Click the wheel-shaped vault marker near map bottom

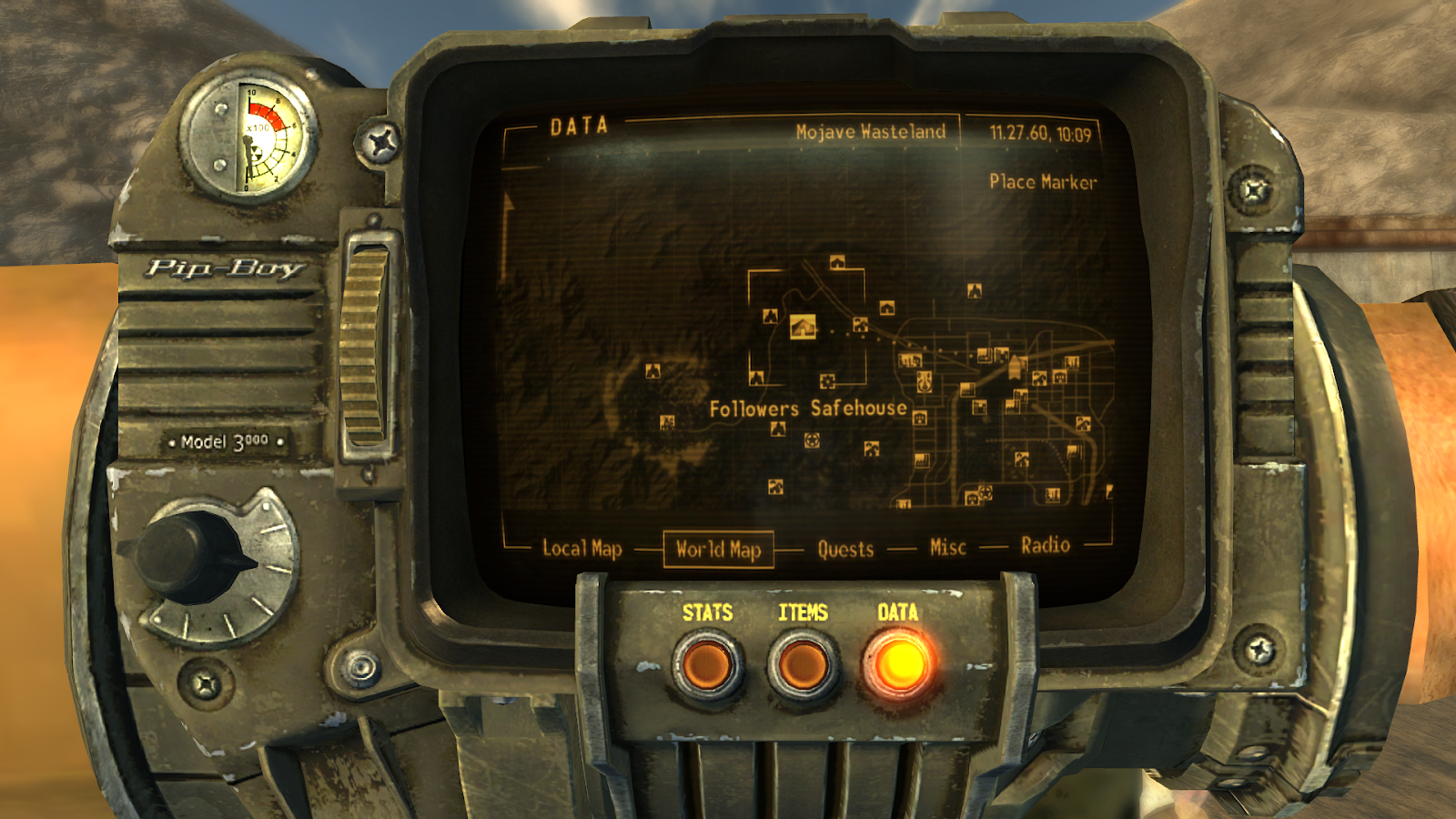[x=984, y=492]
